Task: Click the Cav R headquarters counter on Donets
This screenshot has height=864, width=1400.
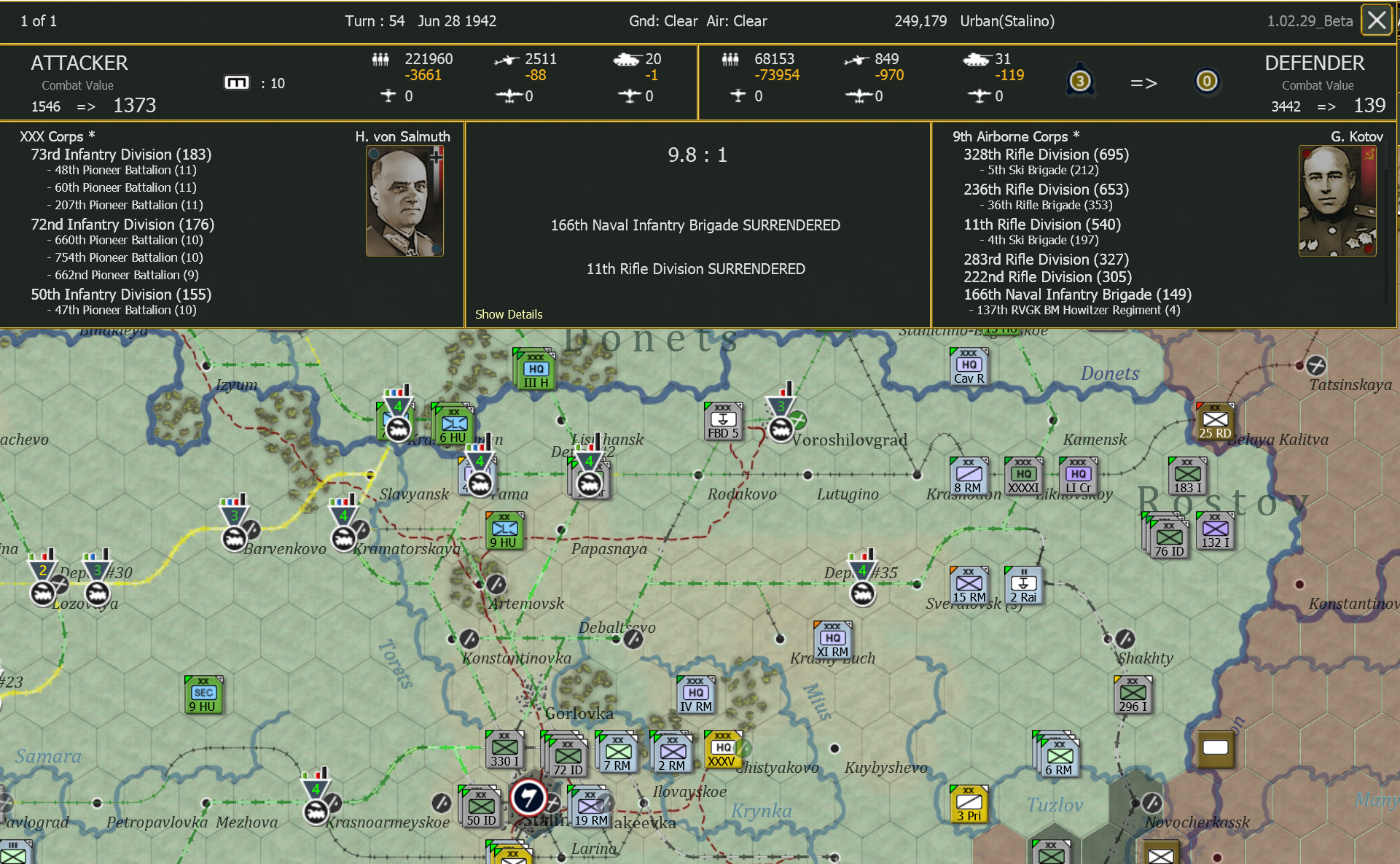Action: pyautogui.click(x=968, y=365)
